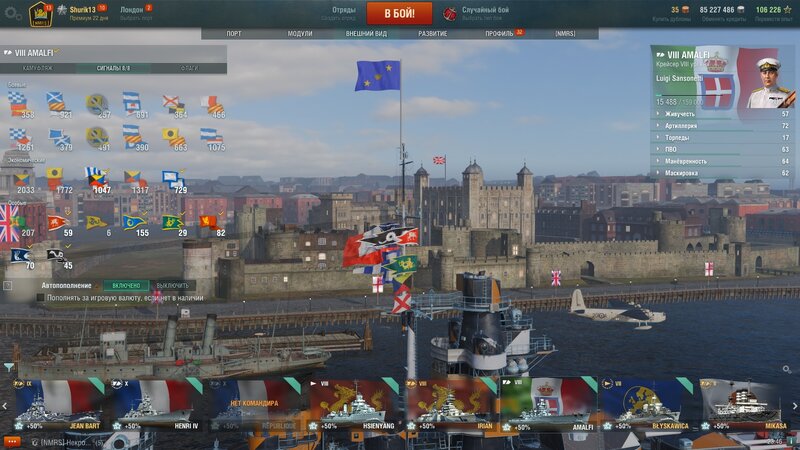Choose the Mikasa ship card
The image size is (800, 450).
pyautogui.click(x=742, y=404)
